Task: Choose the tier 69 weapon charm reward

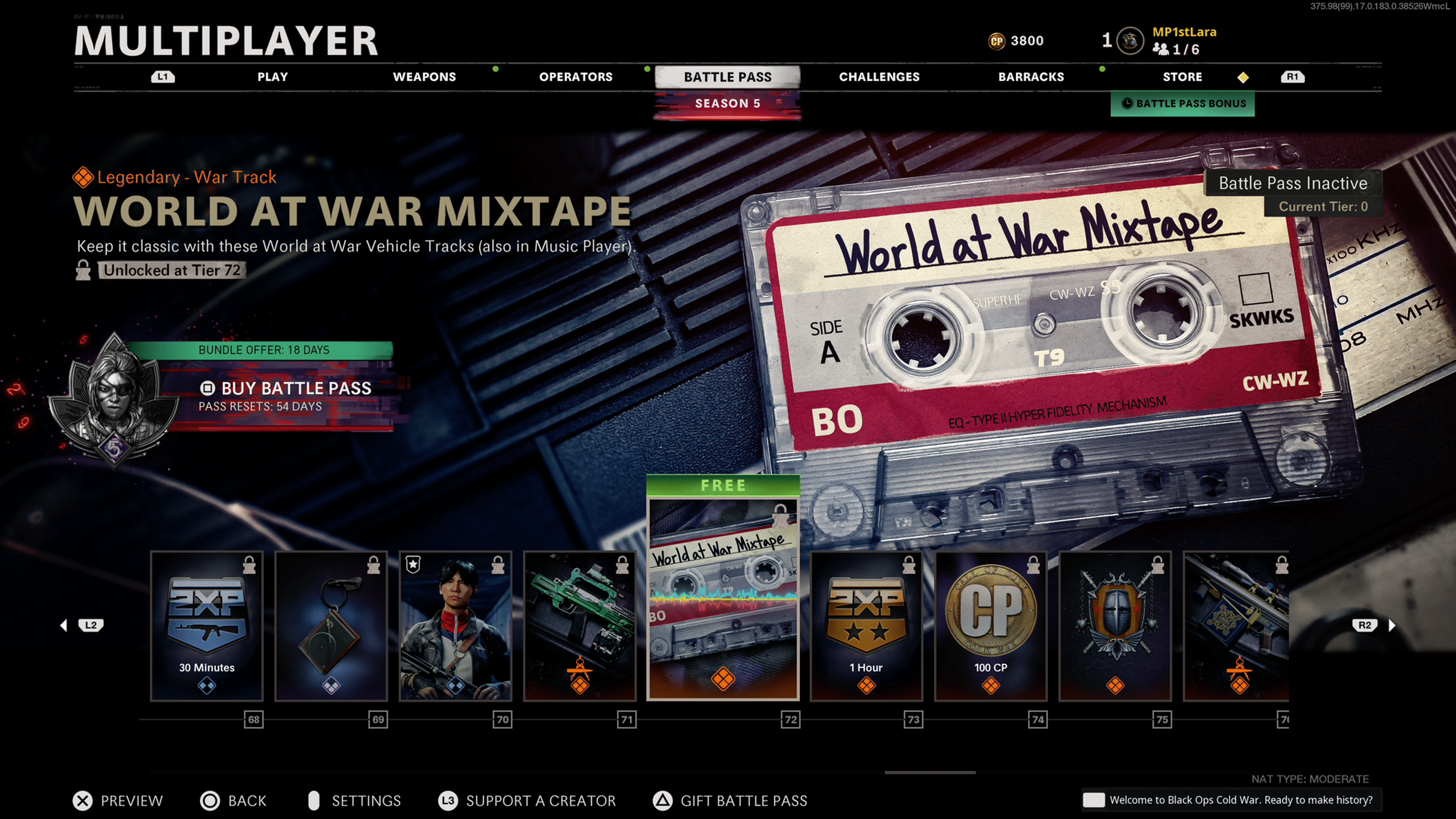Action: tap(331, 626)
